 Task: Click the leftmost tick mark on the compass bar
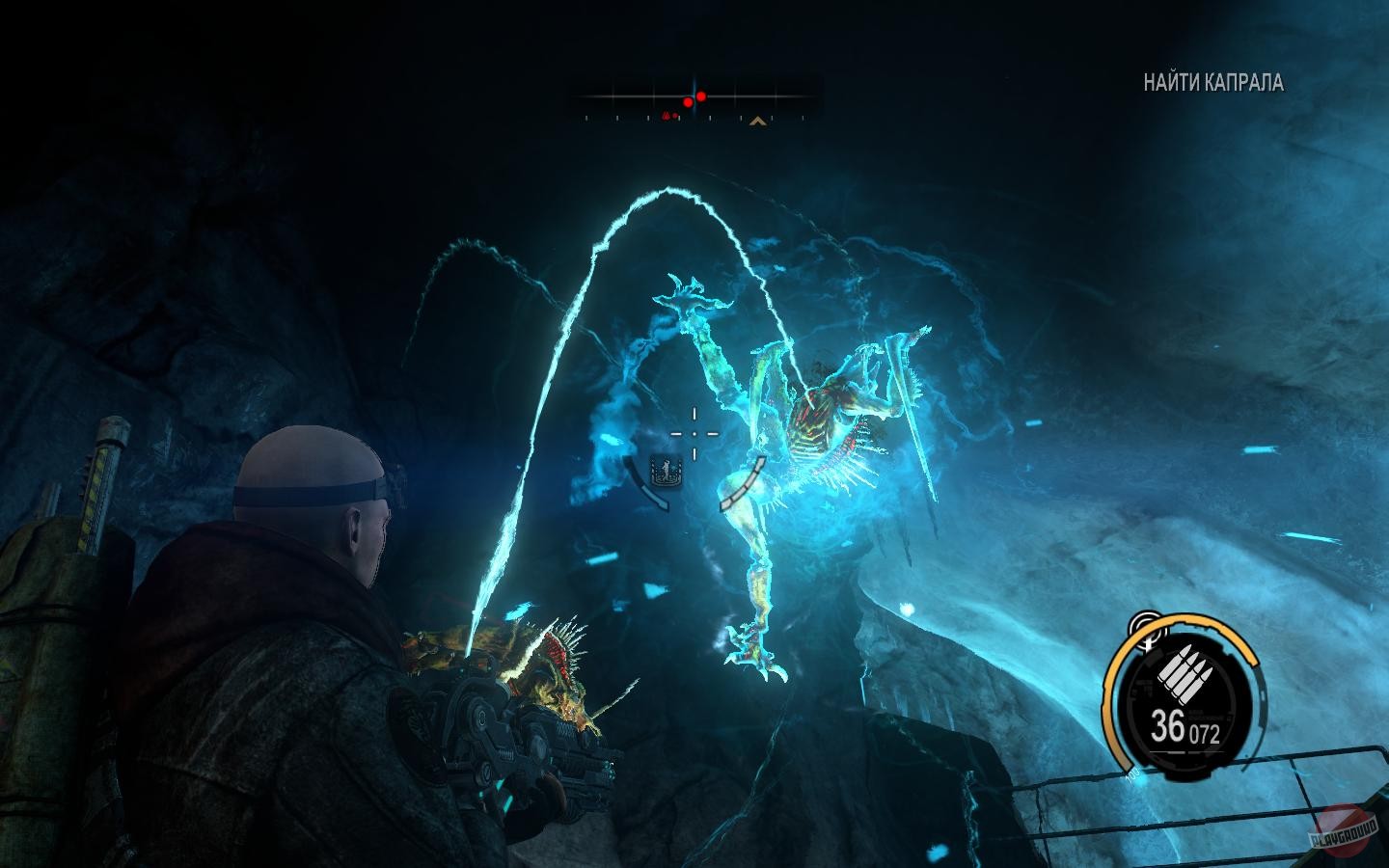click(586, 118)
